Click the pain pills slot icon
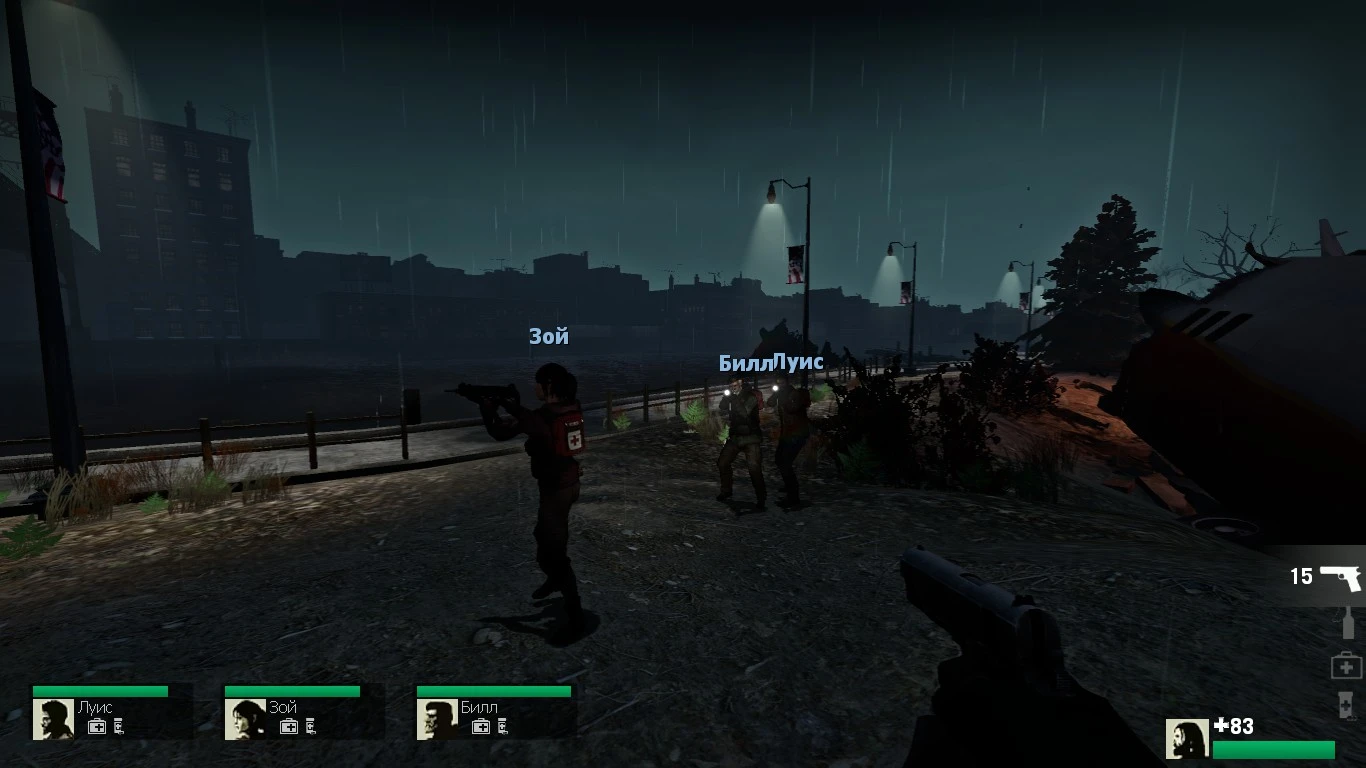This screenshot has height=768, width=1366. pyautogui.click(x=1345, y=705)
